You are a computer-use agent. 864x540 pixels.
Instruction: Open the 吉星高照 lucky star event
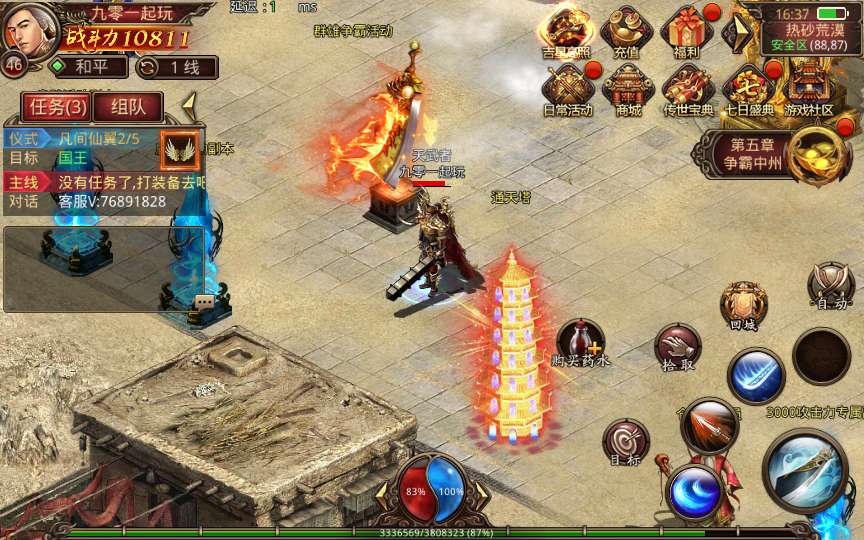(566, 30)
